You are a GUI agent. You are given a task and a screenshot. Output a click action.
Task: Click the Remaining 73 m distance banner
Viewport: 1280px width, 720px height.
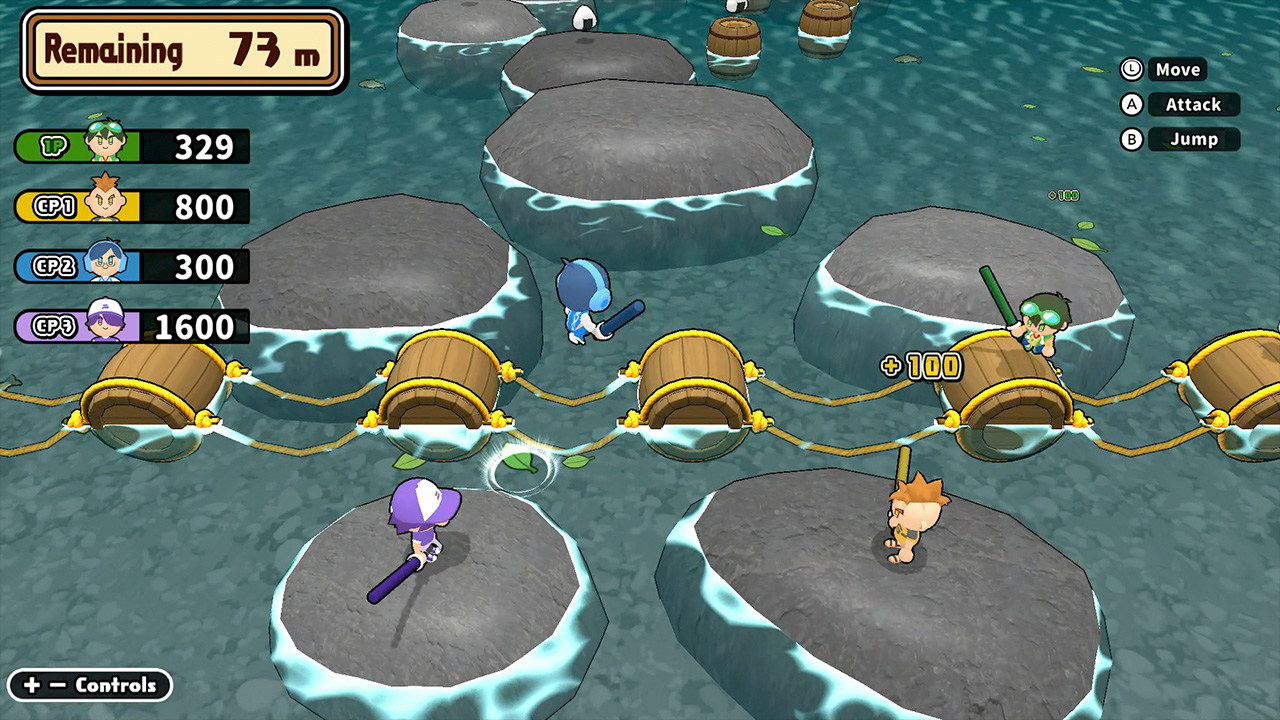[x=183, y=50]
